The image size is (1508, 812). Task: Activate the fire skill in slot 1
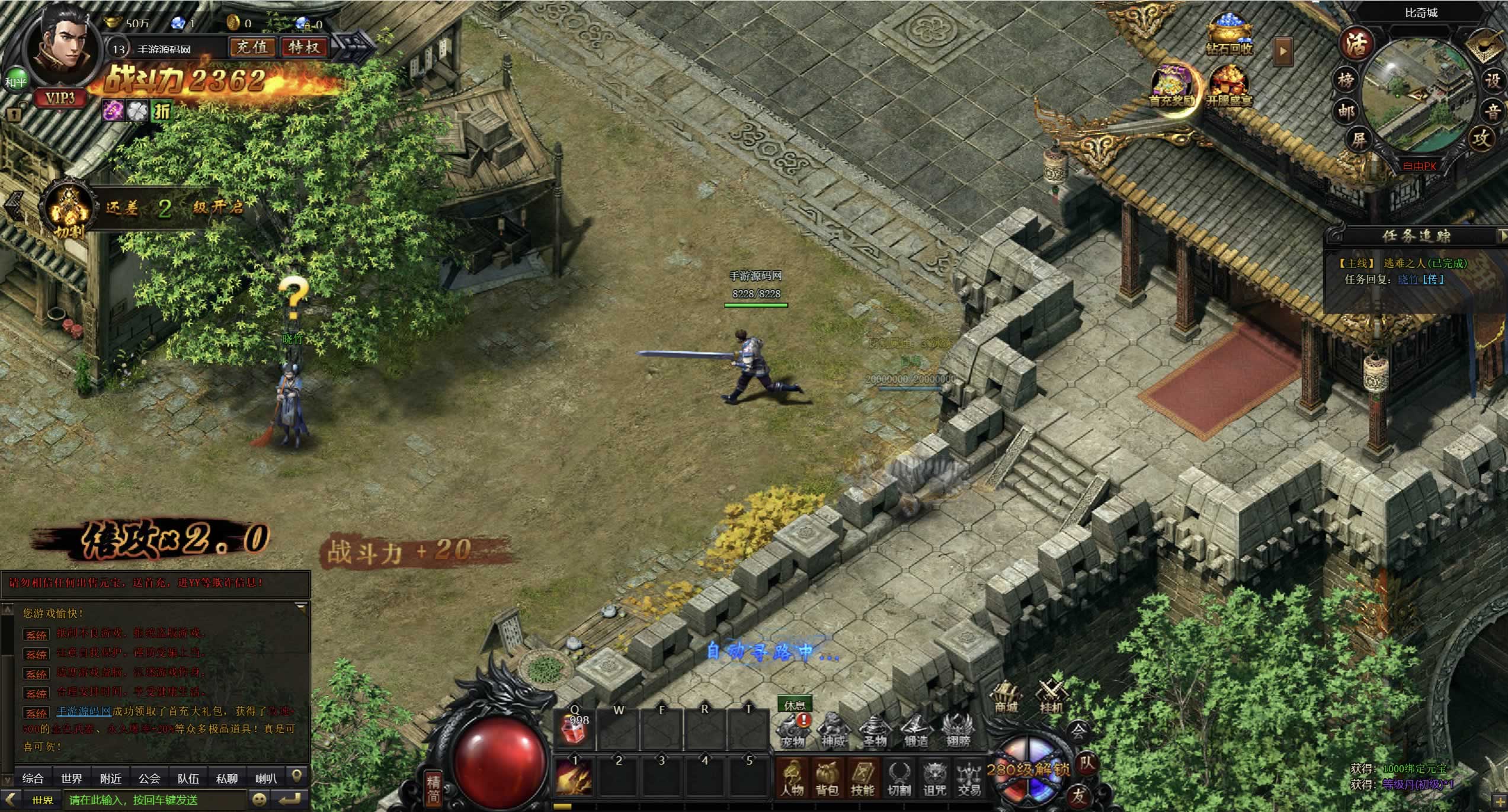(x=573, y=778)
